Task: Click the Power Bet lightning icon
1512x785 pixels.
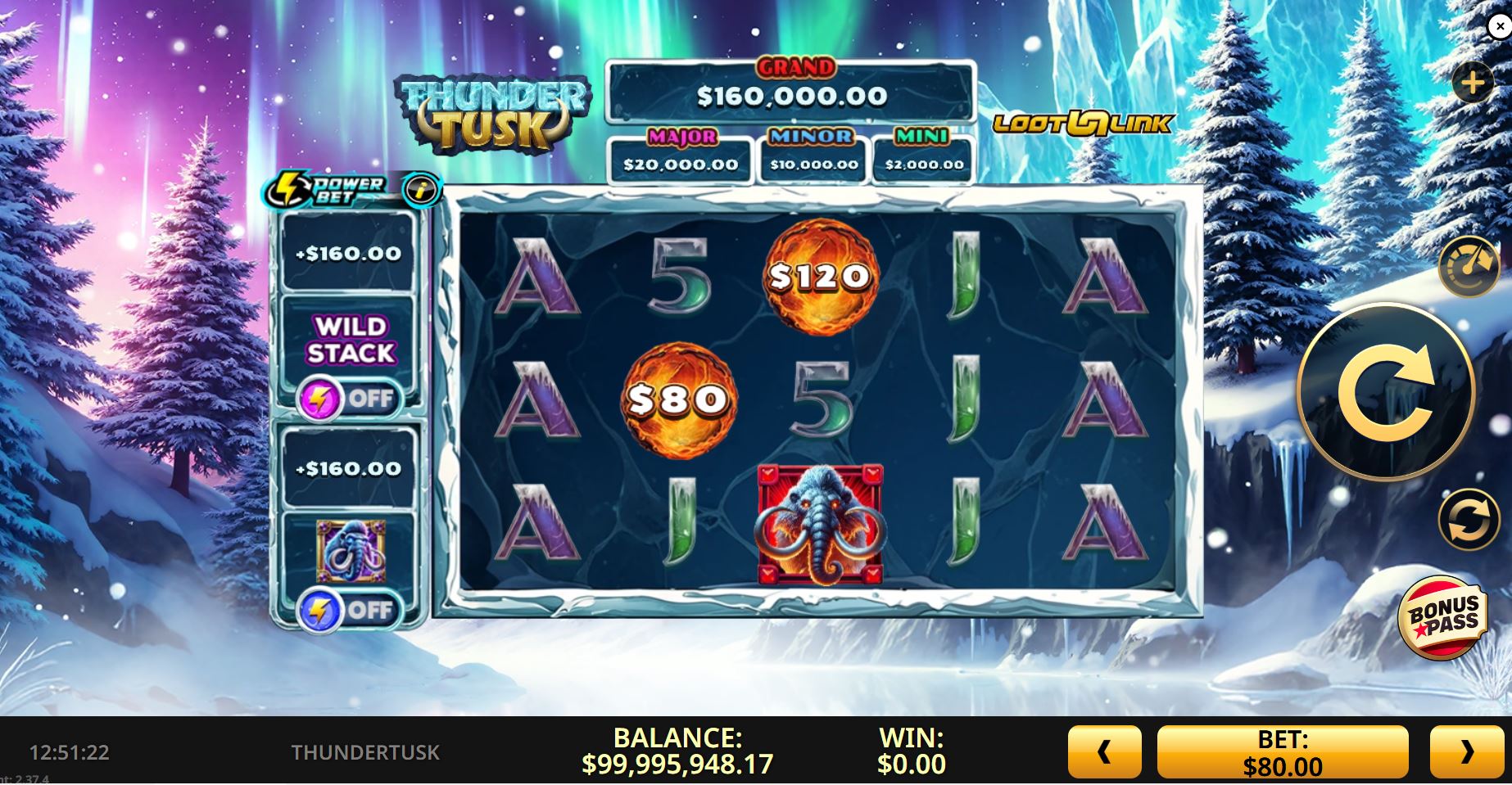Action: (288, 186)
